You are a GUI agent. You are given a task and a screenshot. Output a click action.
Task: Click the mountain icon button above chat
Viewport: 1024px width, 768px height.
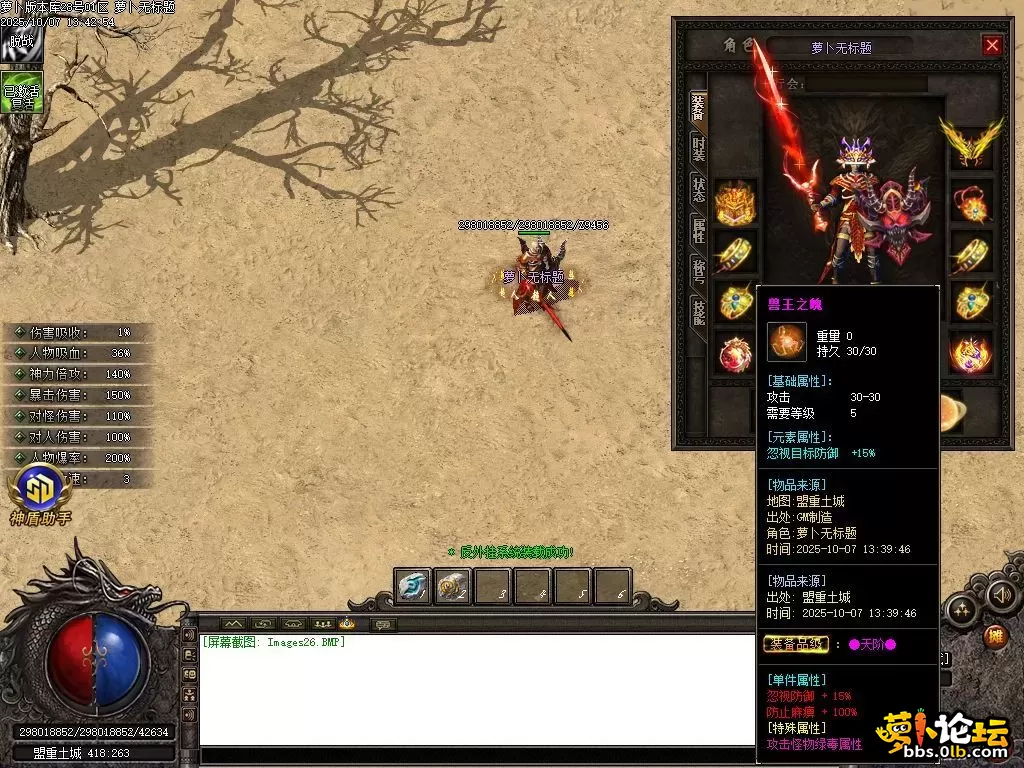click(x=232, y=624)
